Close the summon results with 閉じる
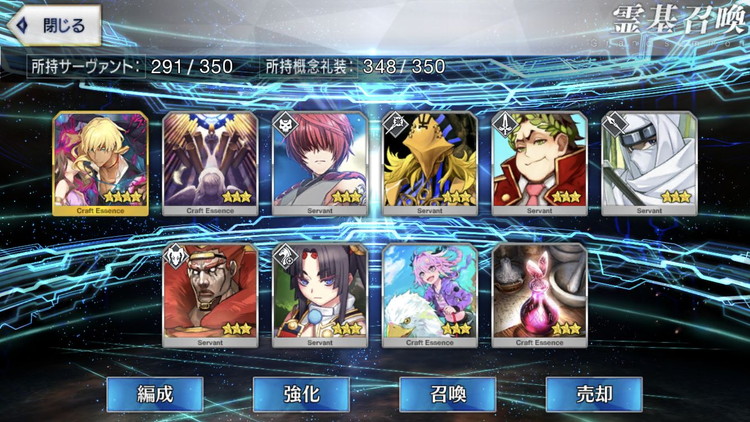This screenshot has height=422, width=750. pos(54,25)
